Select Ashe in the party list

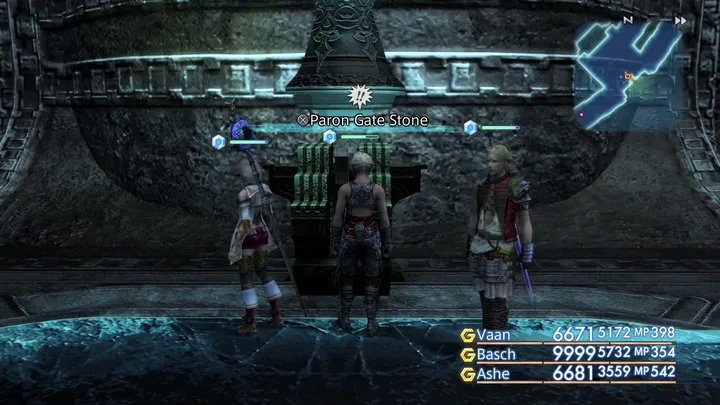[x=495, y=373]
